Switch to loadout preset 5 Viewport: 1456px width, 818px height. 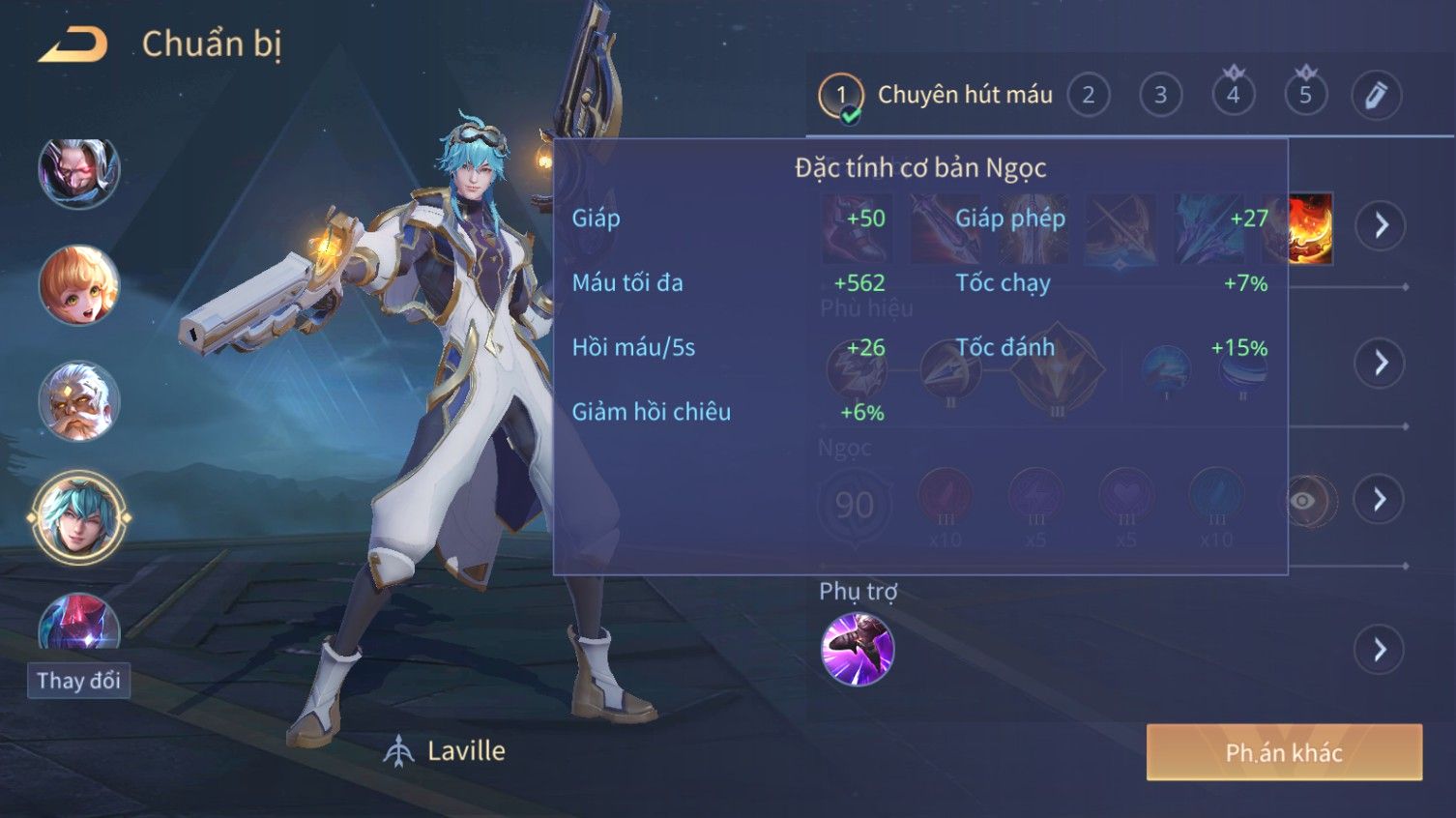point(1305,96)
